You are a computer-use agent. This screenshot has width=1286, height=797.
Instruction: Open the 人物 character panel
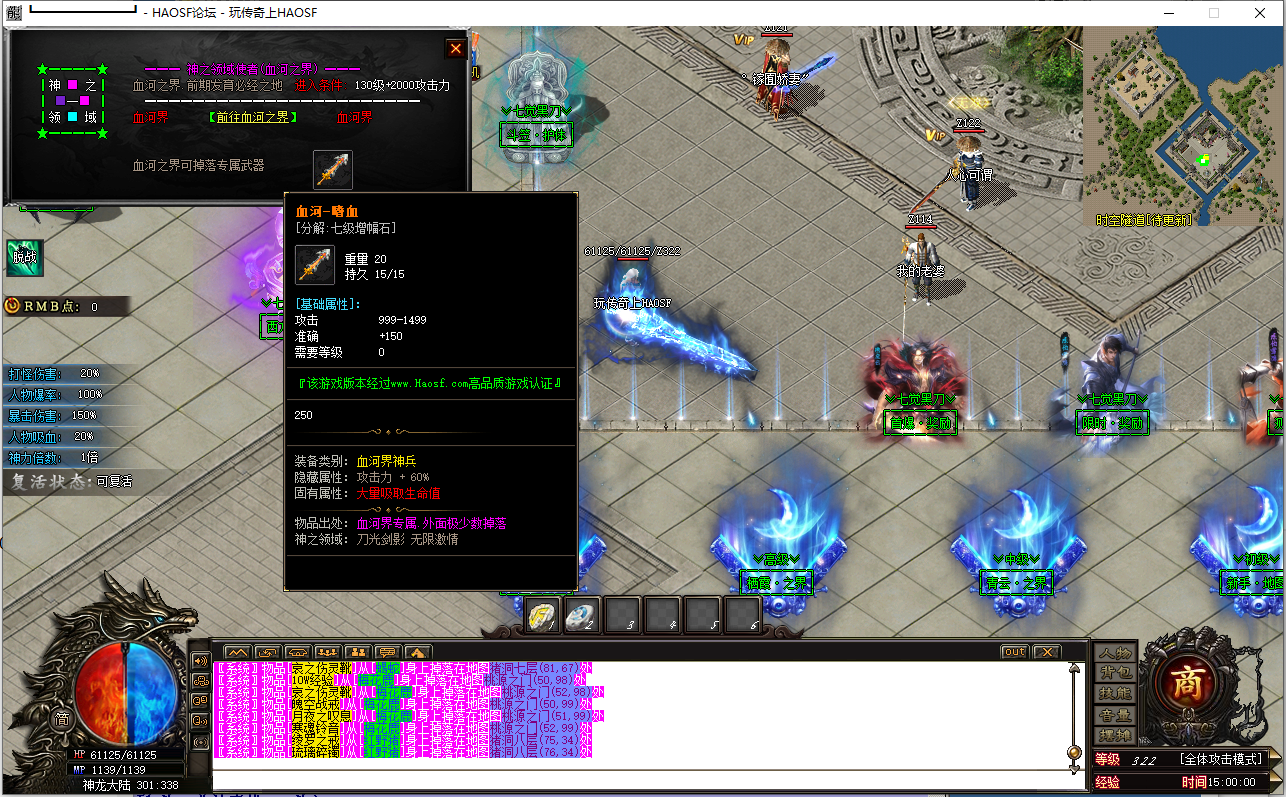(1115, 652)
